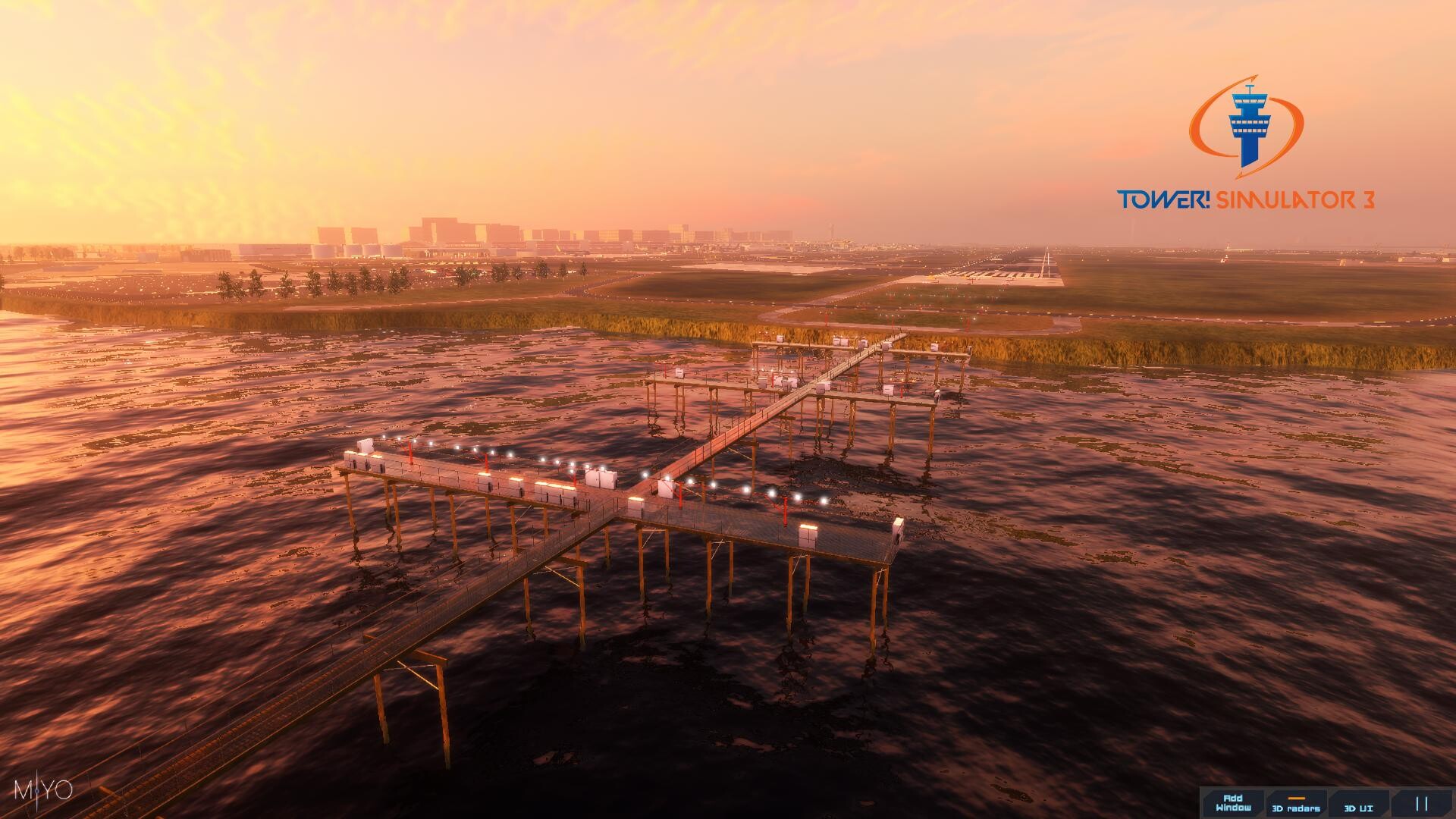Toggle the orange active indicator above 3D radars
1456x819 pixels.
coord(1297,798)
